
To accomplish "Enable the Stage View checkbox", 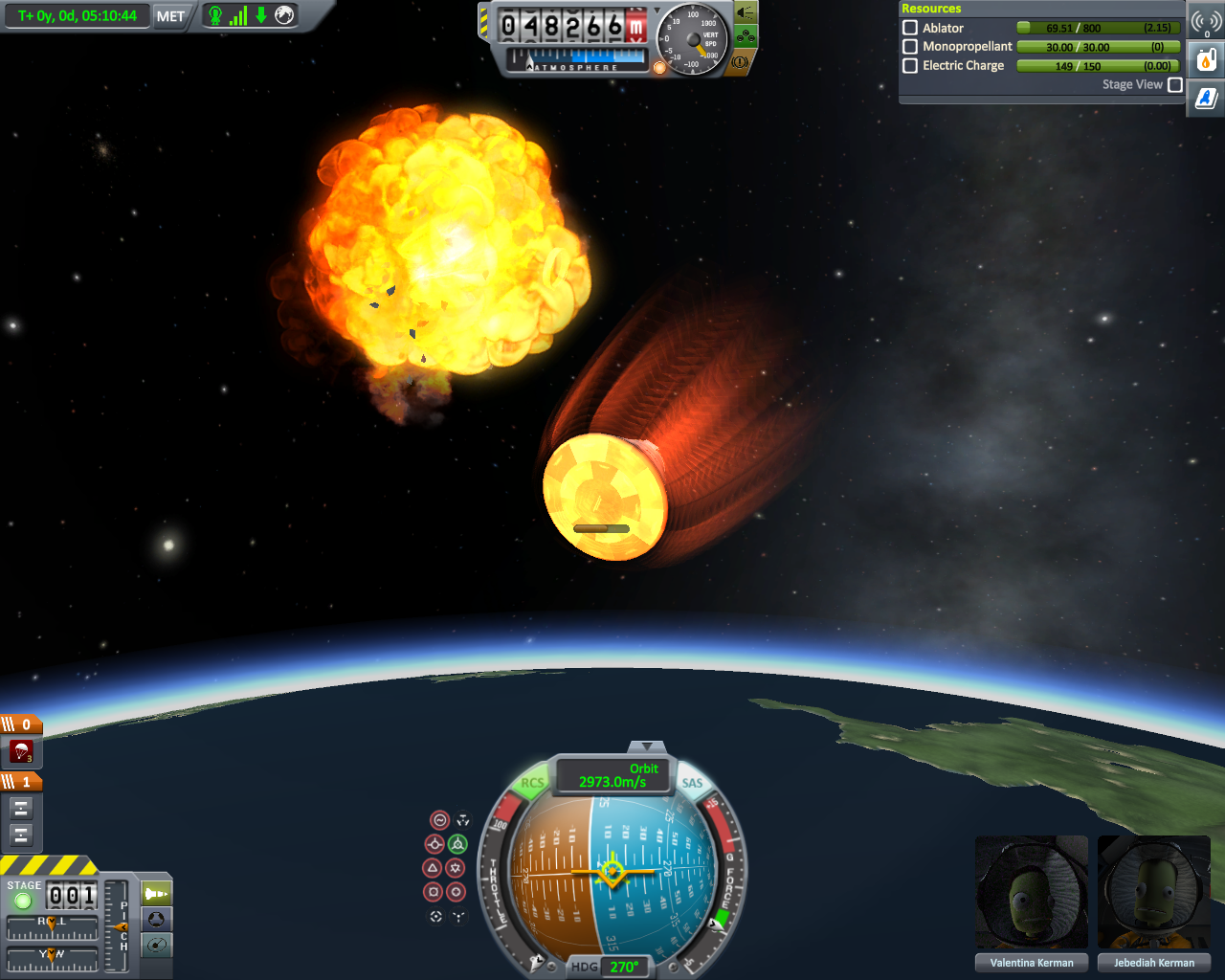I will [x=1175, y=84].
